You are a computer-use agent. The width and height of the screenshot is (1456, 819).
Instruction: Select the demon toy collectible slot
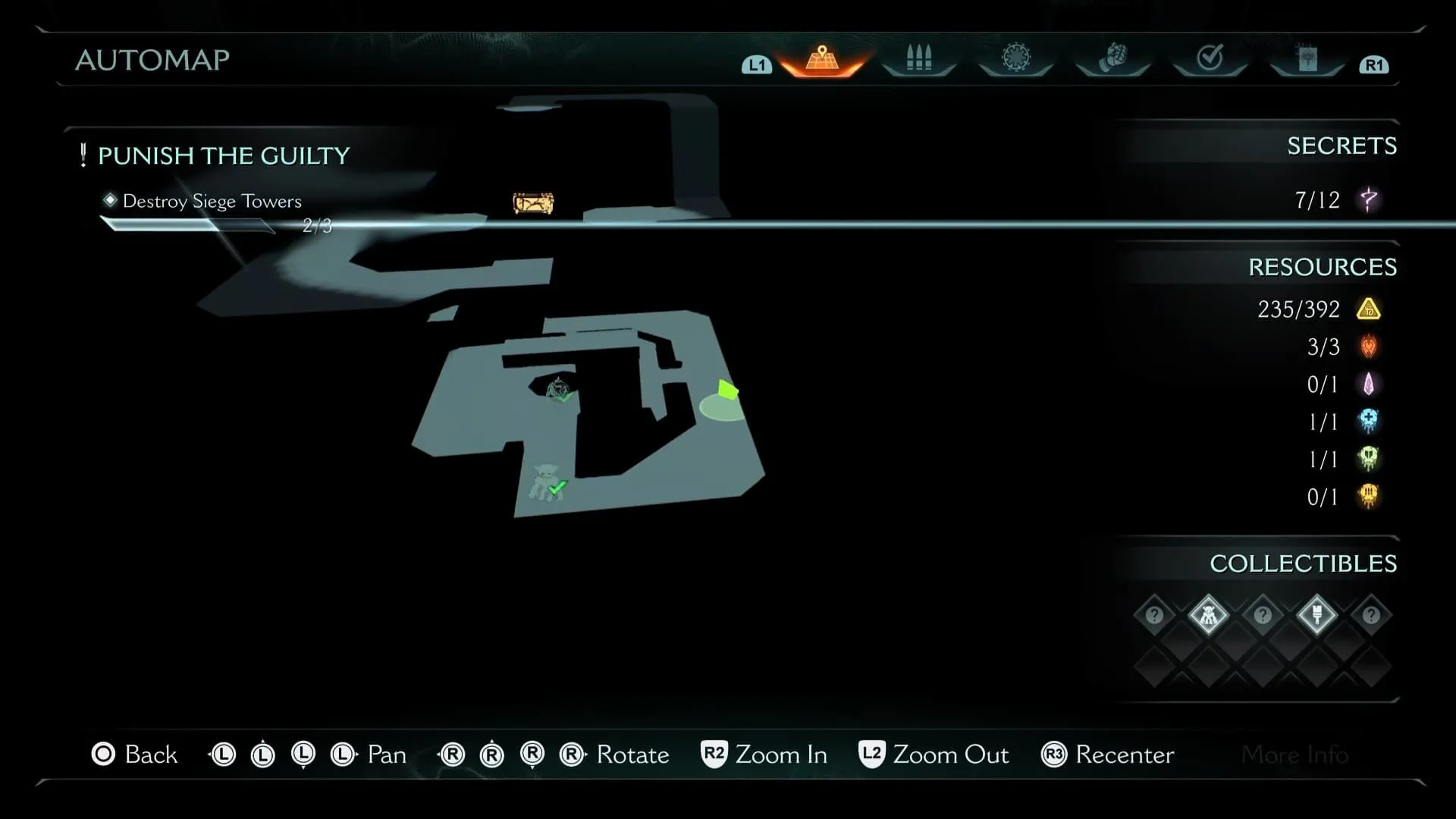point(1208,615)
